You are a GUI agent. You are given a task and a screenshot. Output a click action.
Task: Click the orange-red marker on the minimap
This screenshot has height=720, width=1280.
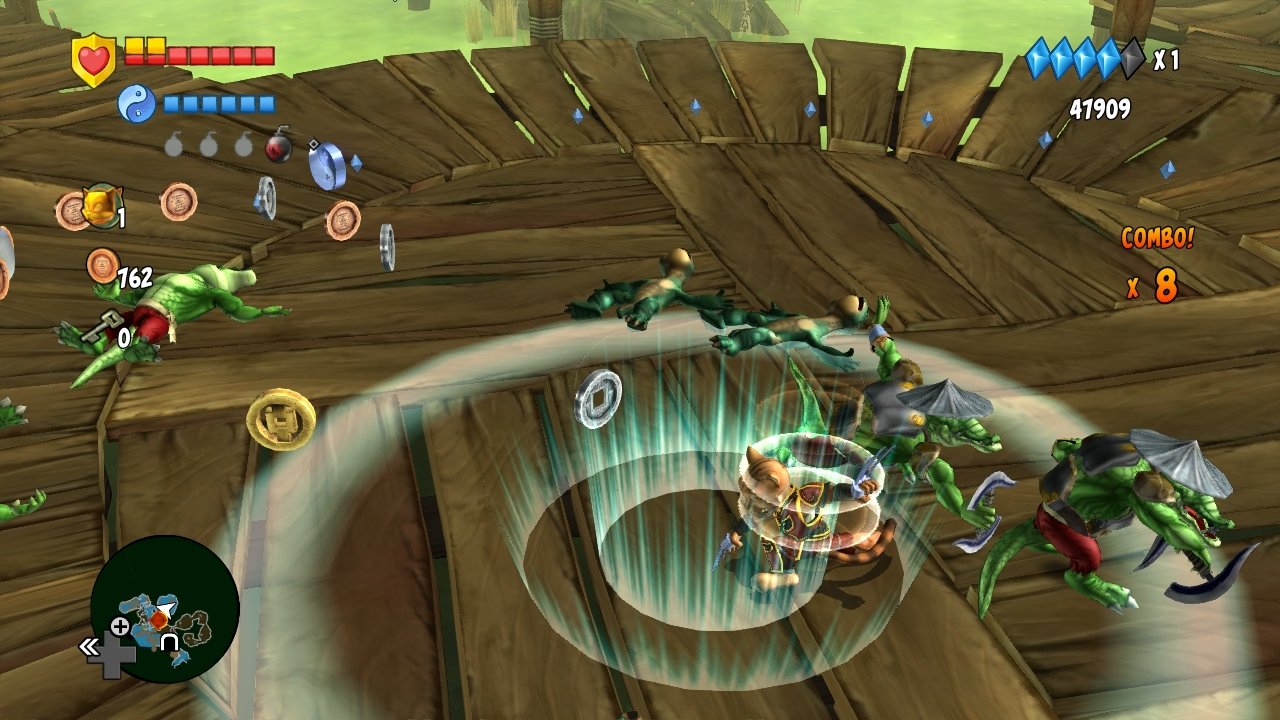tap(159, 620)
